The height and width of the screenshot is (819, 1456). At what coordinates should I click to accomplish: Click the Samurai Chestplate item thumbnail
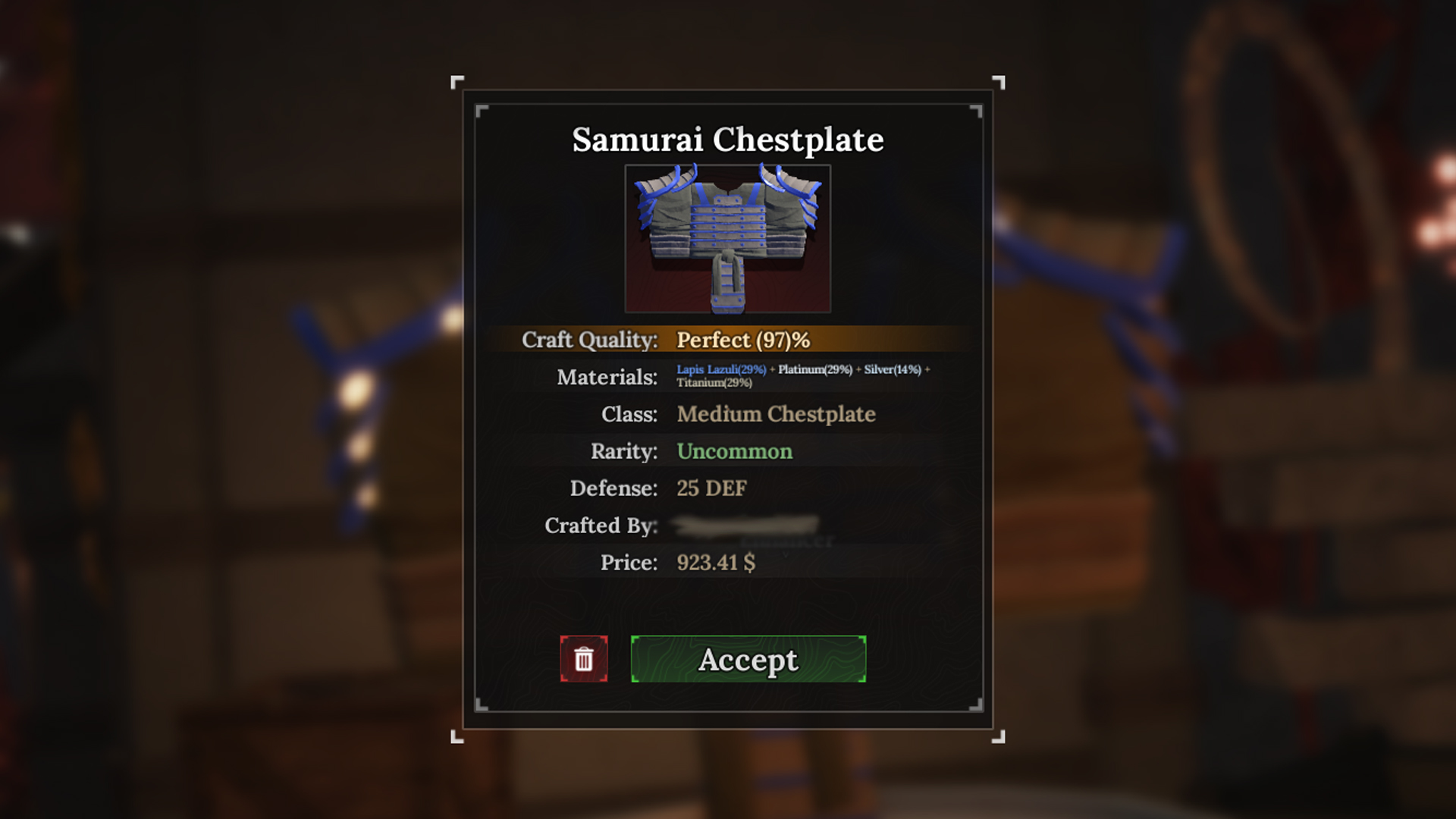coord(727,237)
